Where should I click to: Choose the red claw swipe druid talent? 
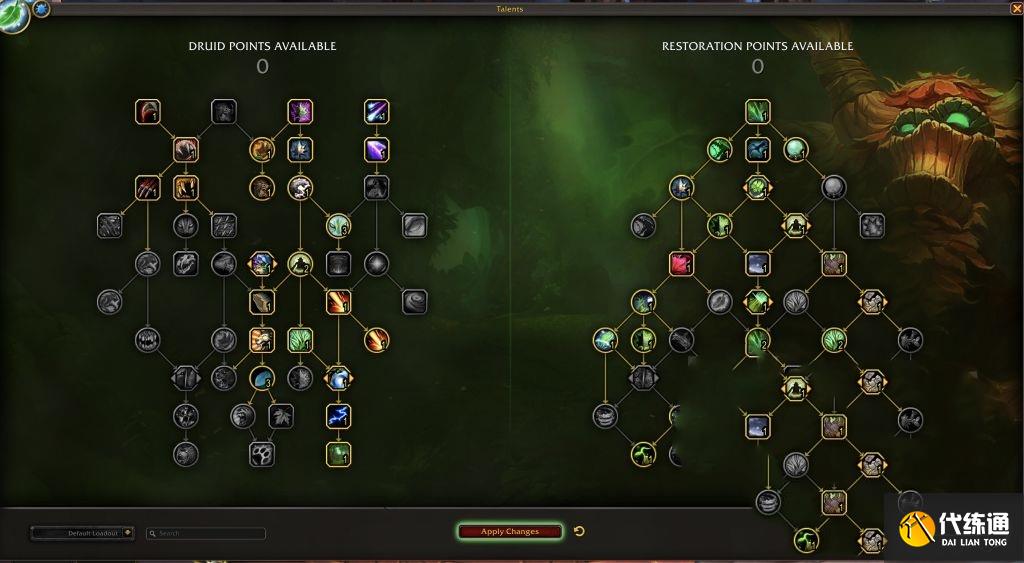[x=148, y=187]
